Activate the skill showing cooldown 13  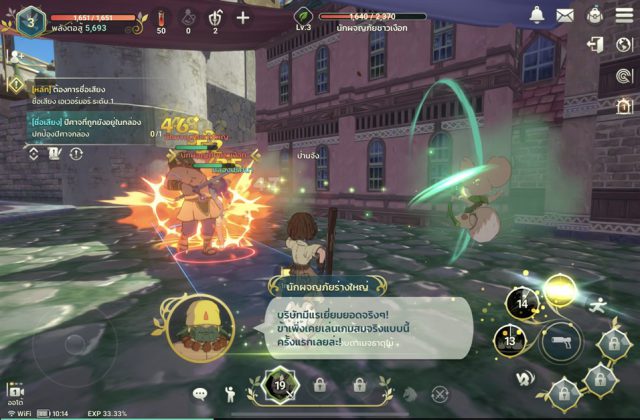pyautogui.click(x=509, y=341)
